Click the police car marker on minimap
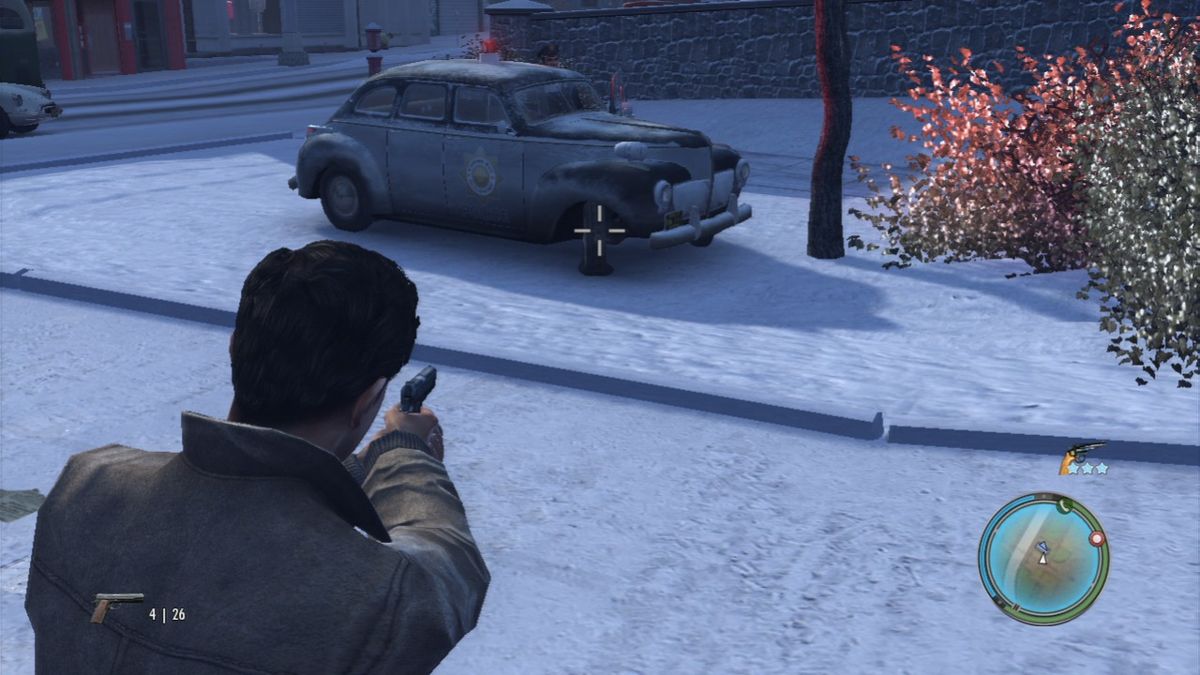1200x675 pixels. (1041, 546)
